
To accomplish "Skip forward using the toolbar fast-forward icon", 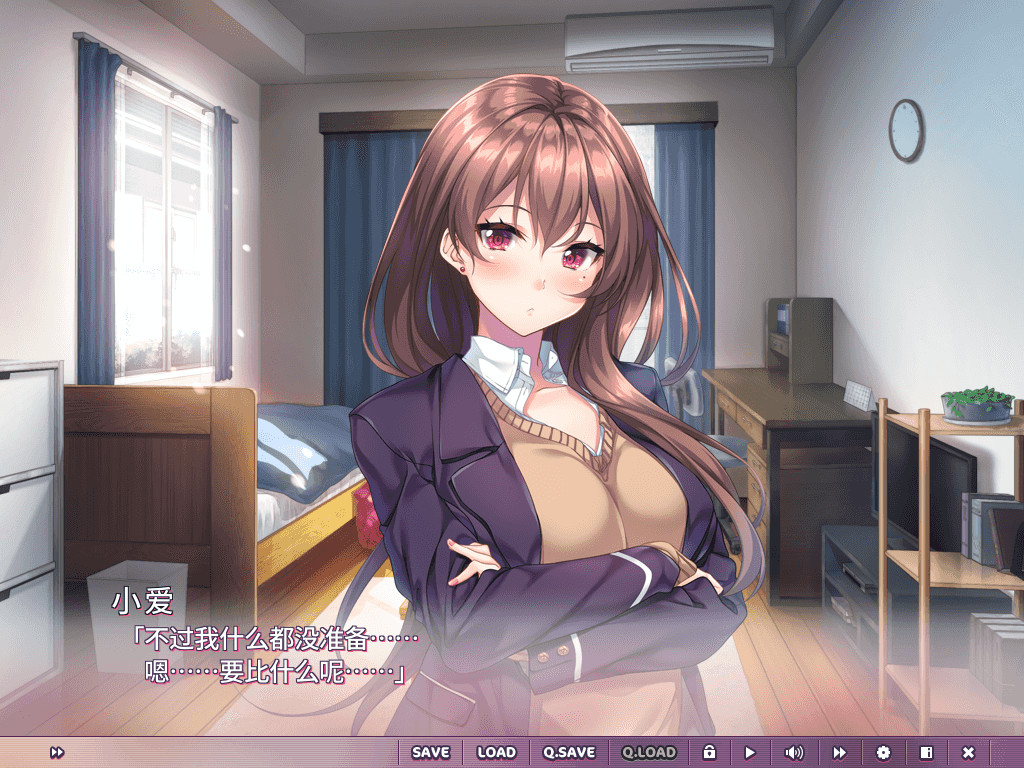I will point(840,752).
